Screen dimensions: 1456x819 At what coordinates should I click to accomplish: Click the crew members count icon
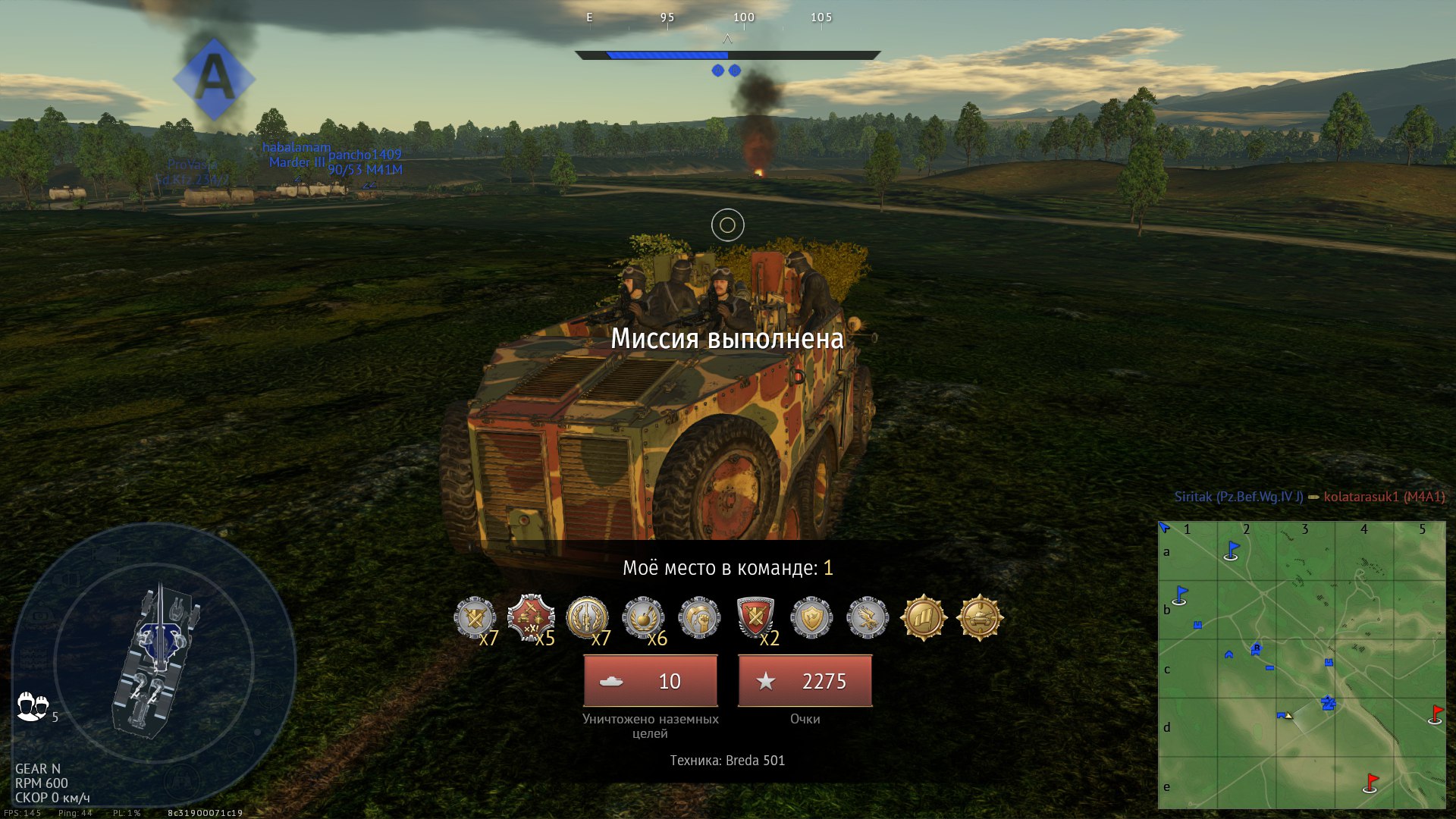coord(33,707)
